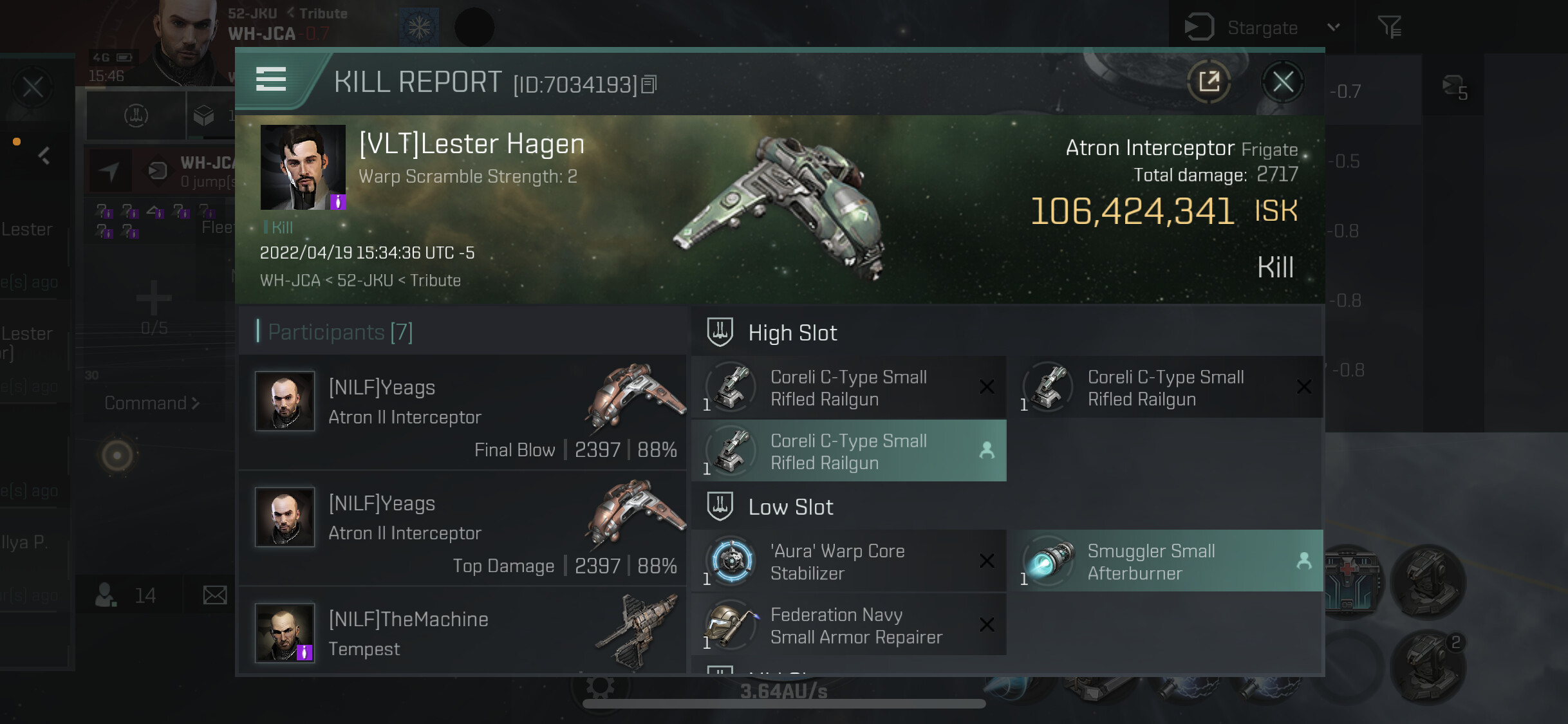Select the highlighted Coreli C-Type Small Rifled Railgun
Screen dimensions: 1568x724
pyautogui.click(x=848, y=451)
